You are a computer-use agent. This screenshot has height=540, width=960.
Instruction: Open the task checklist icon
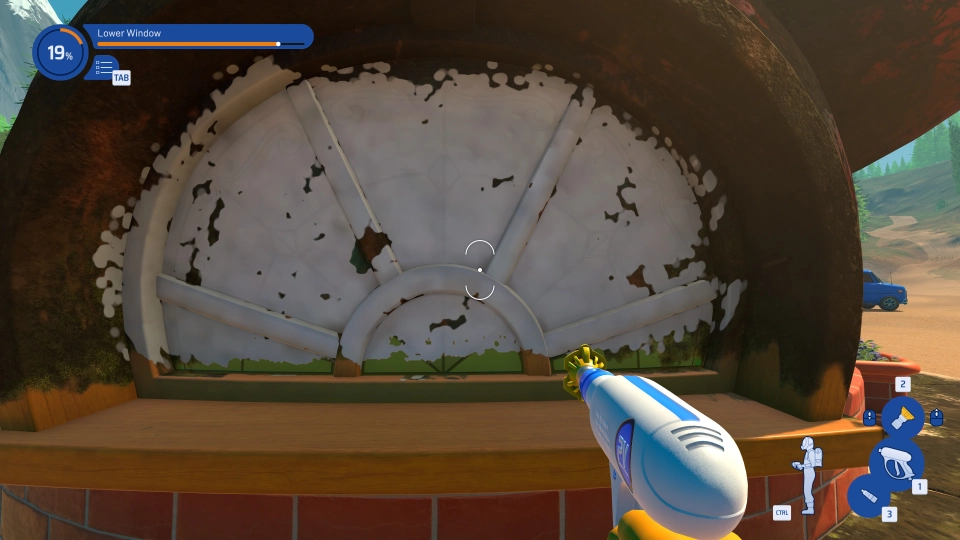click(104, 68)
